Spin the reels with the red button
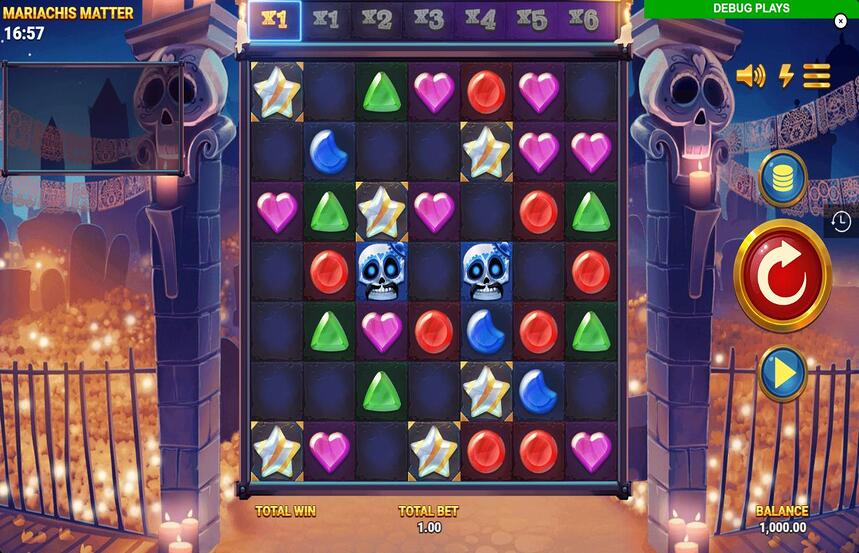Image resolution: width=859 pixels, height=553 pixels. pos(782,276)
